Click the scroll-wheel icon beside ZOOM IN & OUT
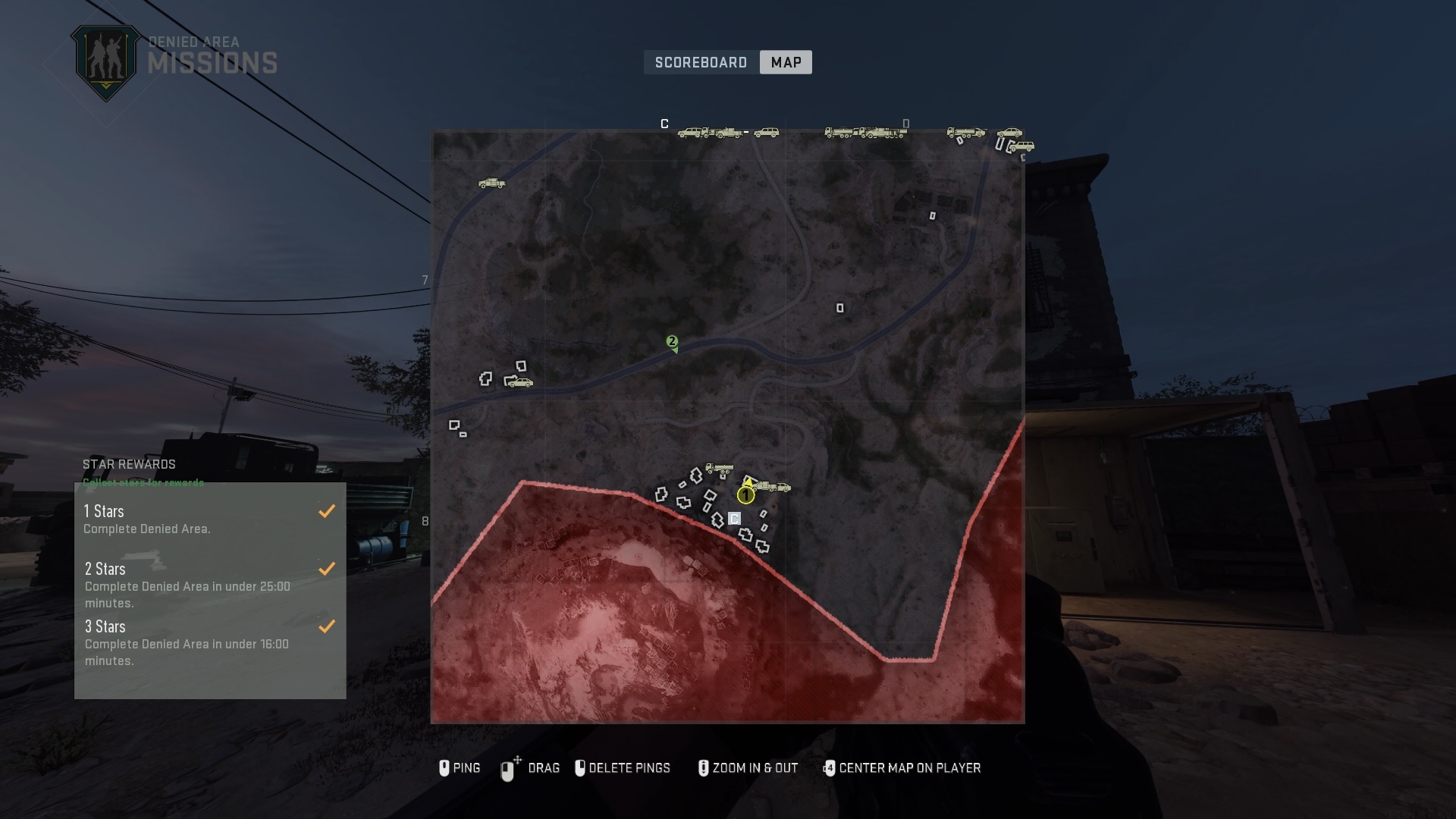The width and height of the screenshot is (1456, 819). pyautogui.click(x=704, y=768)
